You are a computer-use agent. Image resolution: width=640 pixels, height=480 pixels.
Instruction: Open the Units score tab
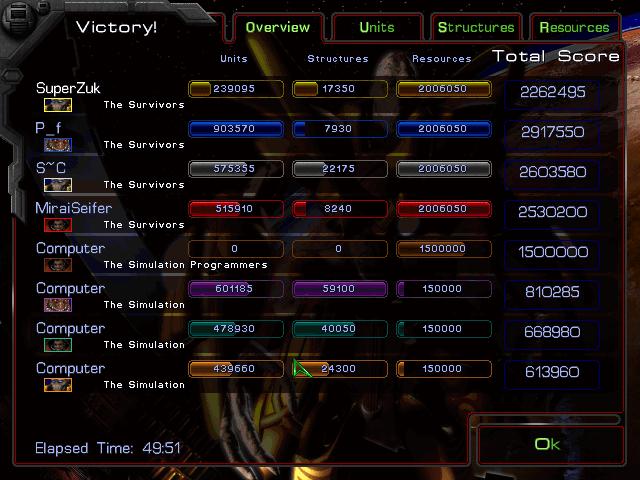point(376,27)
